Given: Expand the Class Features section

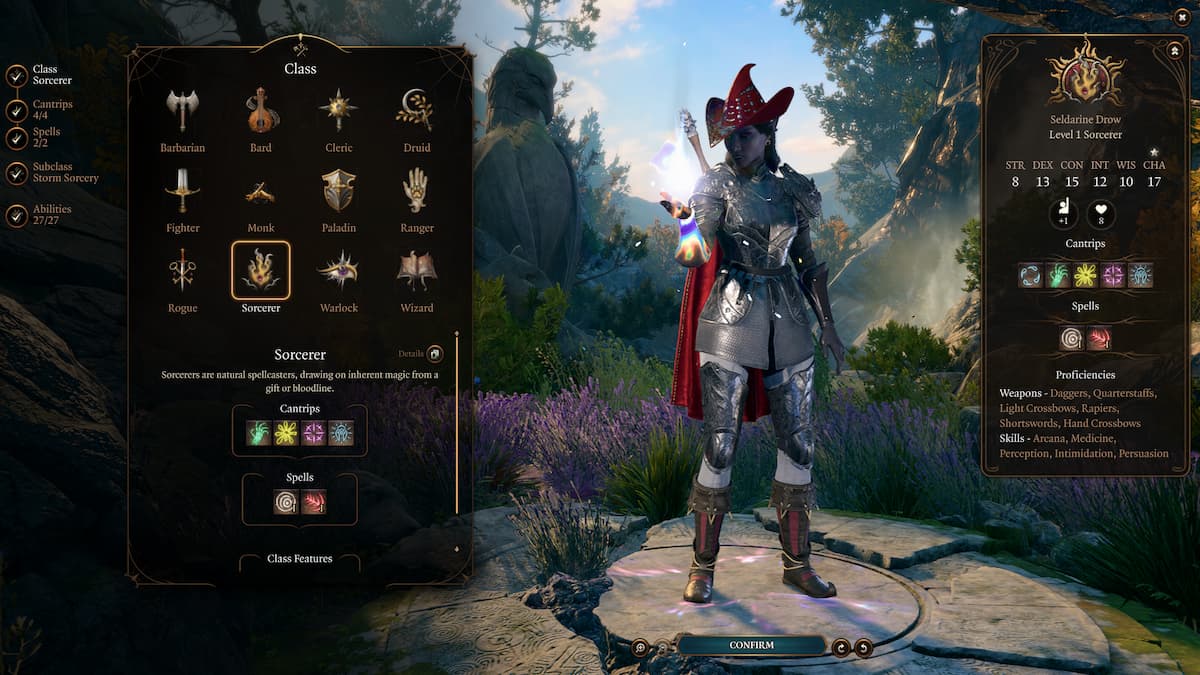Looking at the screenshot, I should [x=299, y=559].
